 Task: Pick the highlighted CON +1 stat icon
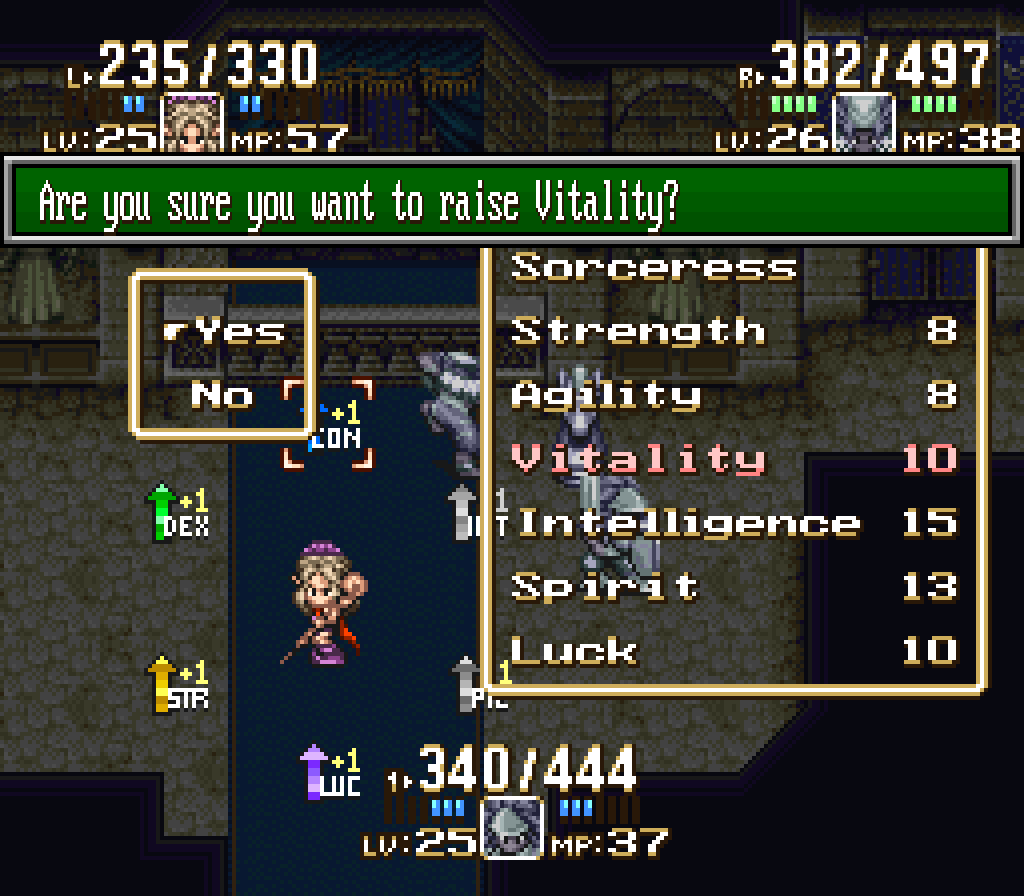click(x=329, y=425)
